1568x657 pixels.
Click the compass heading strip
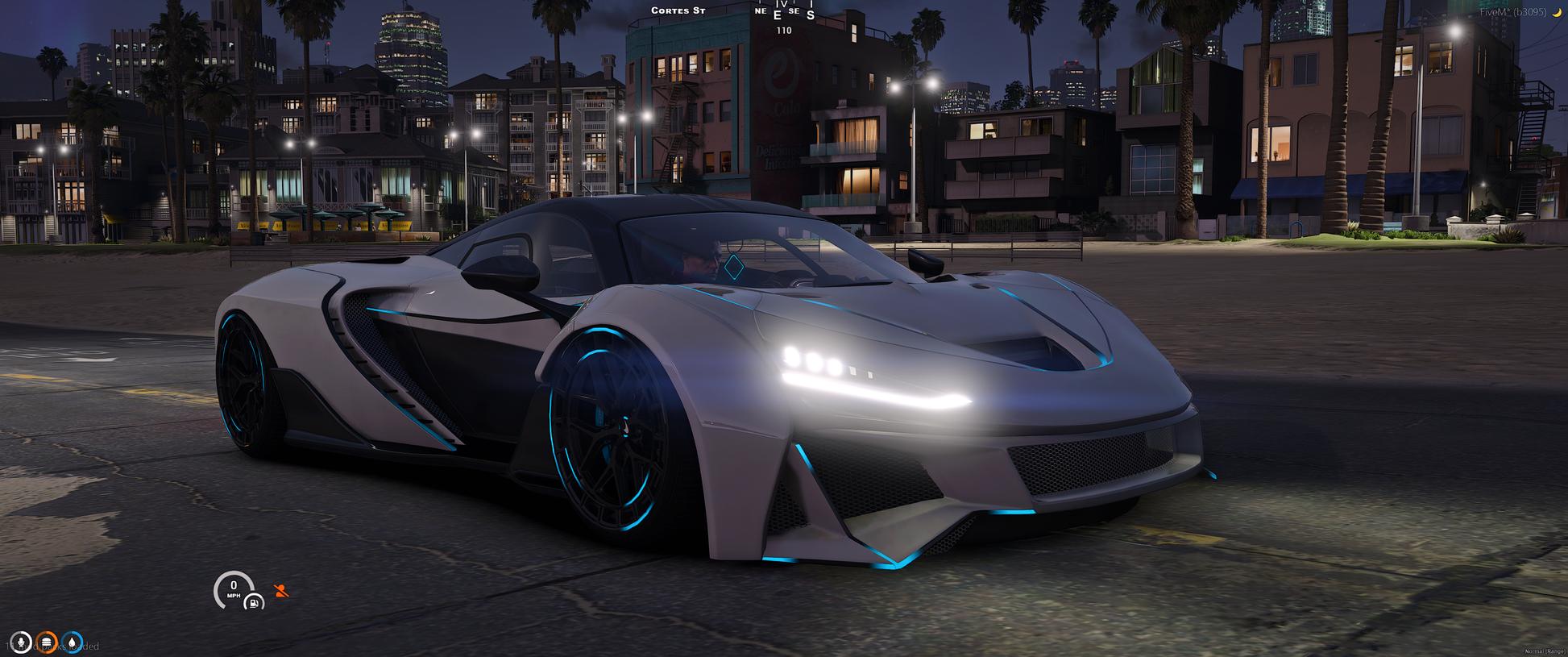[x=784, y=12]
